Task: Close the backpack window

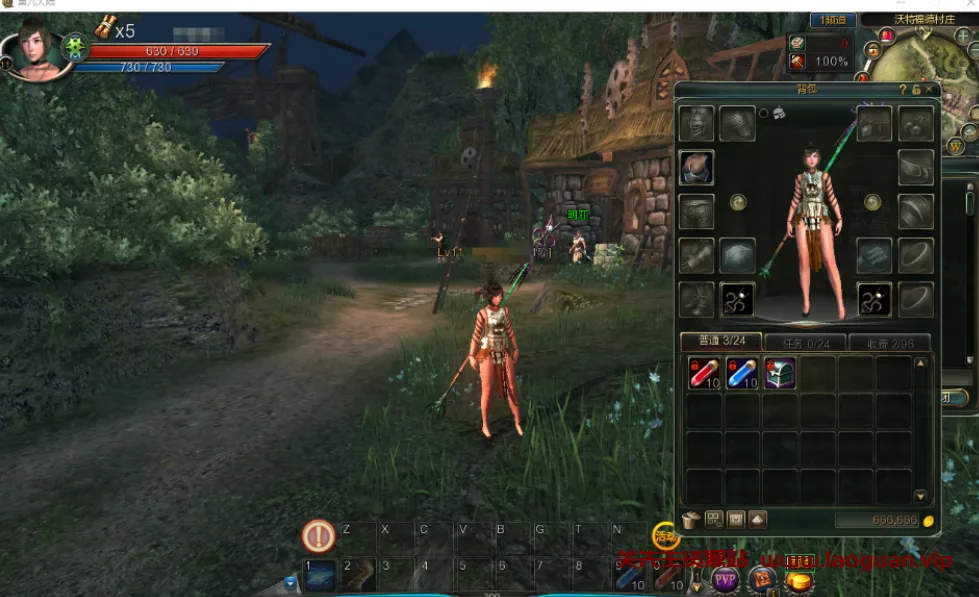Action: (x=930, y=90)
